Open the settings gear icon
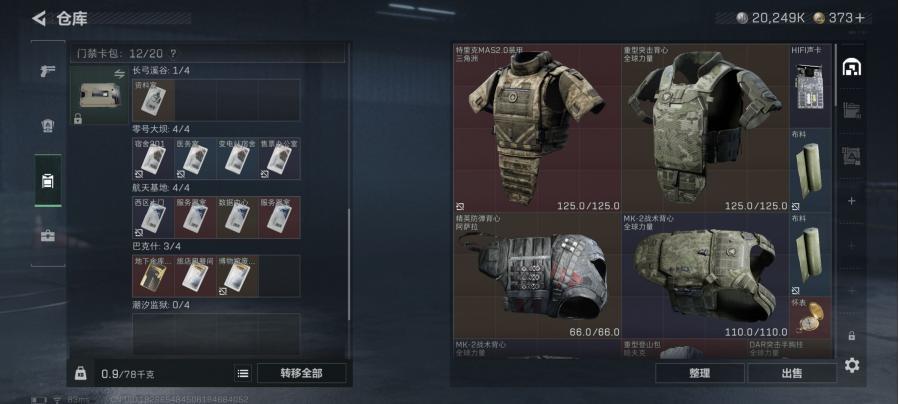900x404 pixels. pyautogui.click(x=852, y=365)
